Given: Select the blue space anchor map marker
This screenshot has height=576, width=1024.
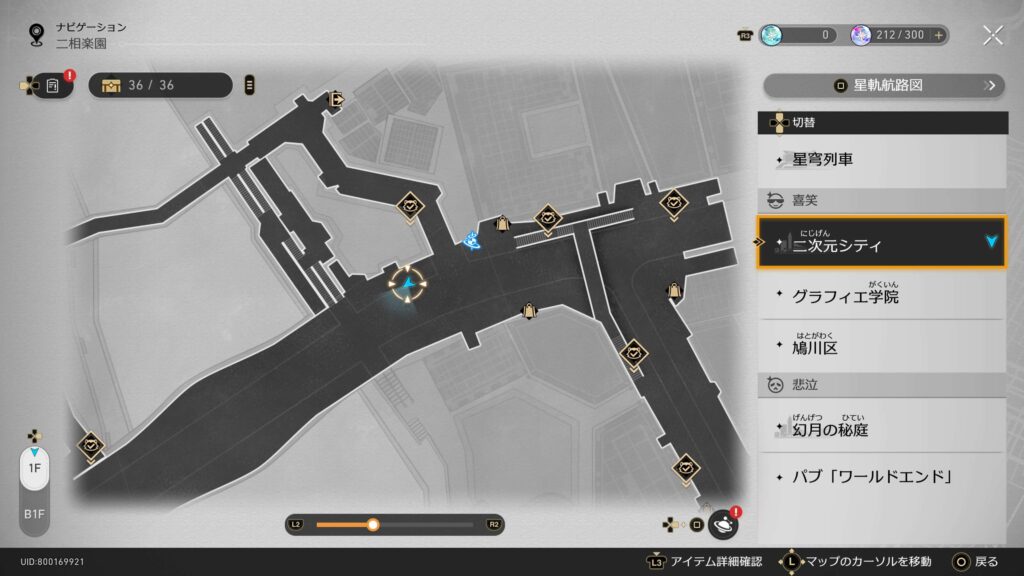Looking at the screenshot, I should coord(472,238).
